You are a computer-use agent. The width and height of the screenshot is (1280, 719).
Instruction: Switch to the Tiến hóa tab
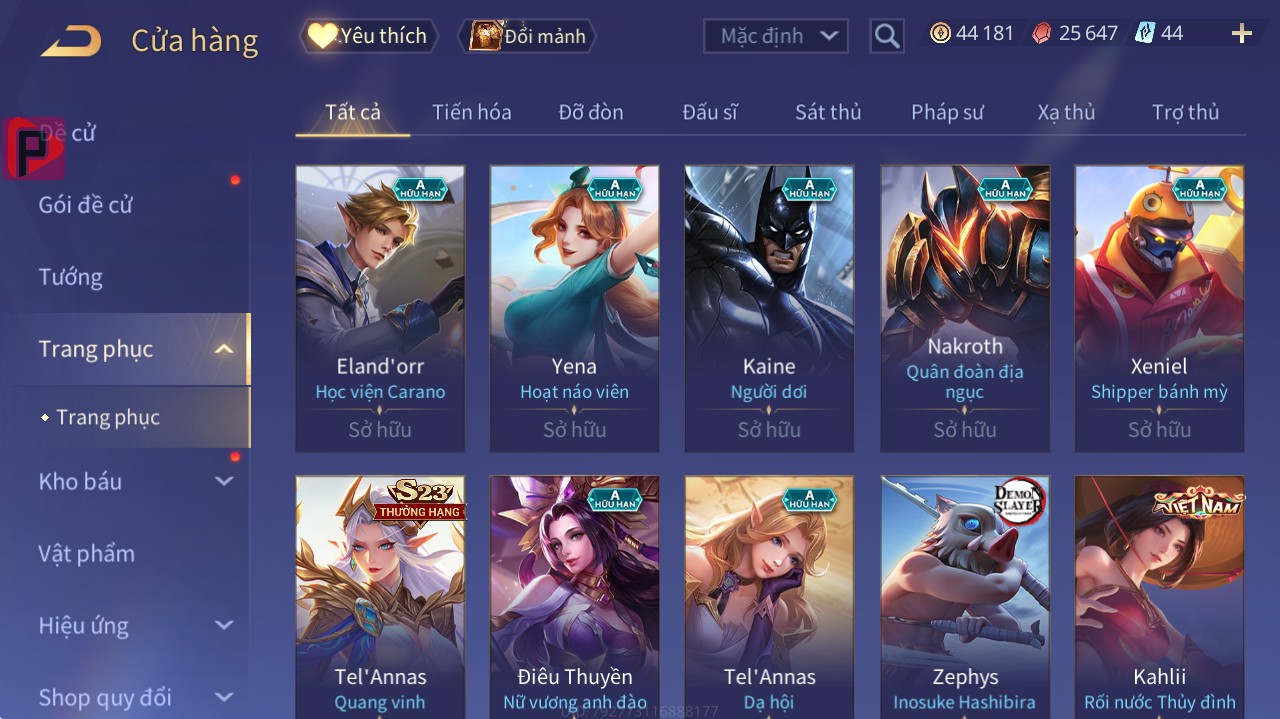(471, 112)
